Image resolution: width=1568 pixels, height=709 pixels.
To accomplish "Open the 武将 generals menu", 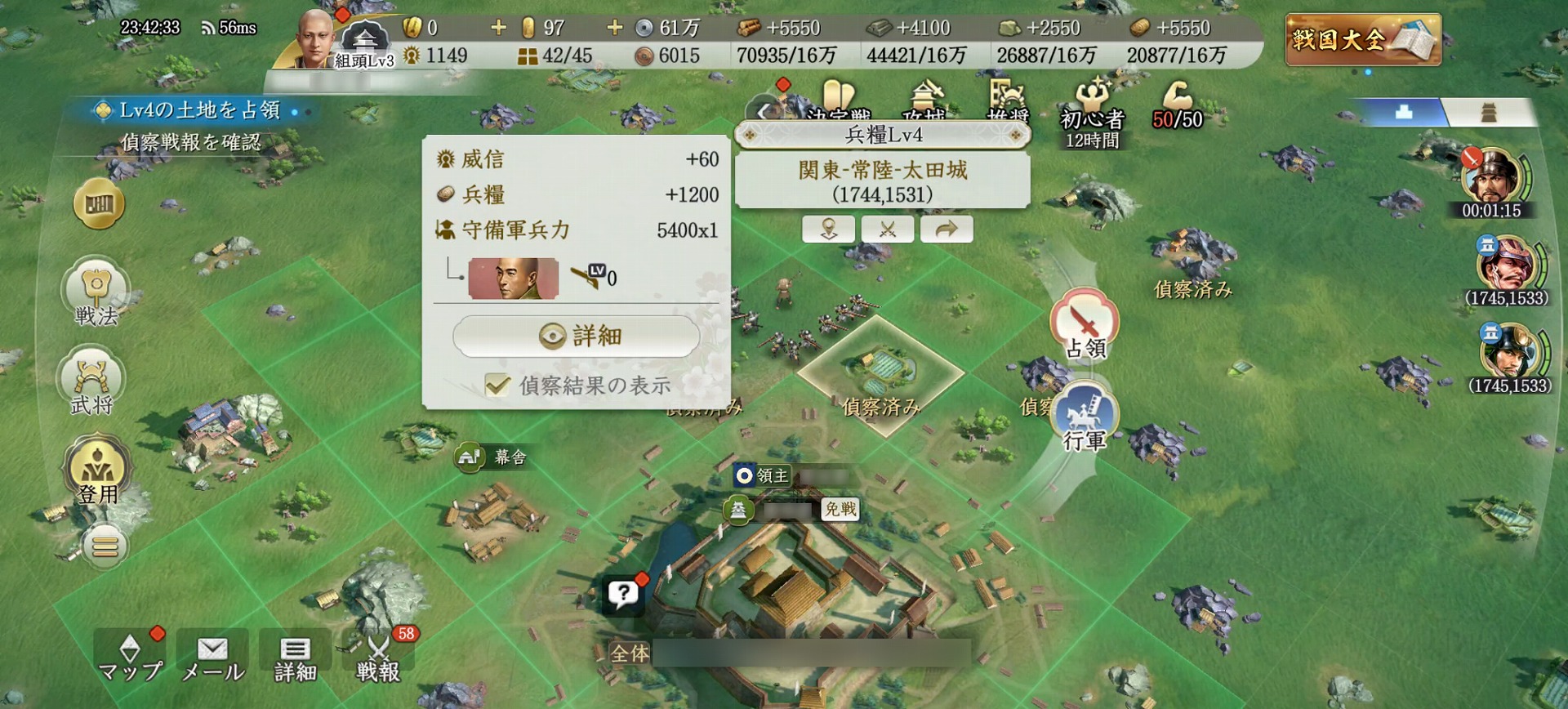I will (91, 382).
